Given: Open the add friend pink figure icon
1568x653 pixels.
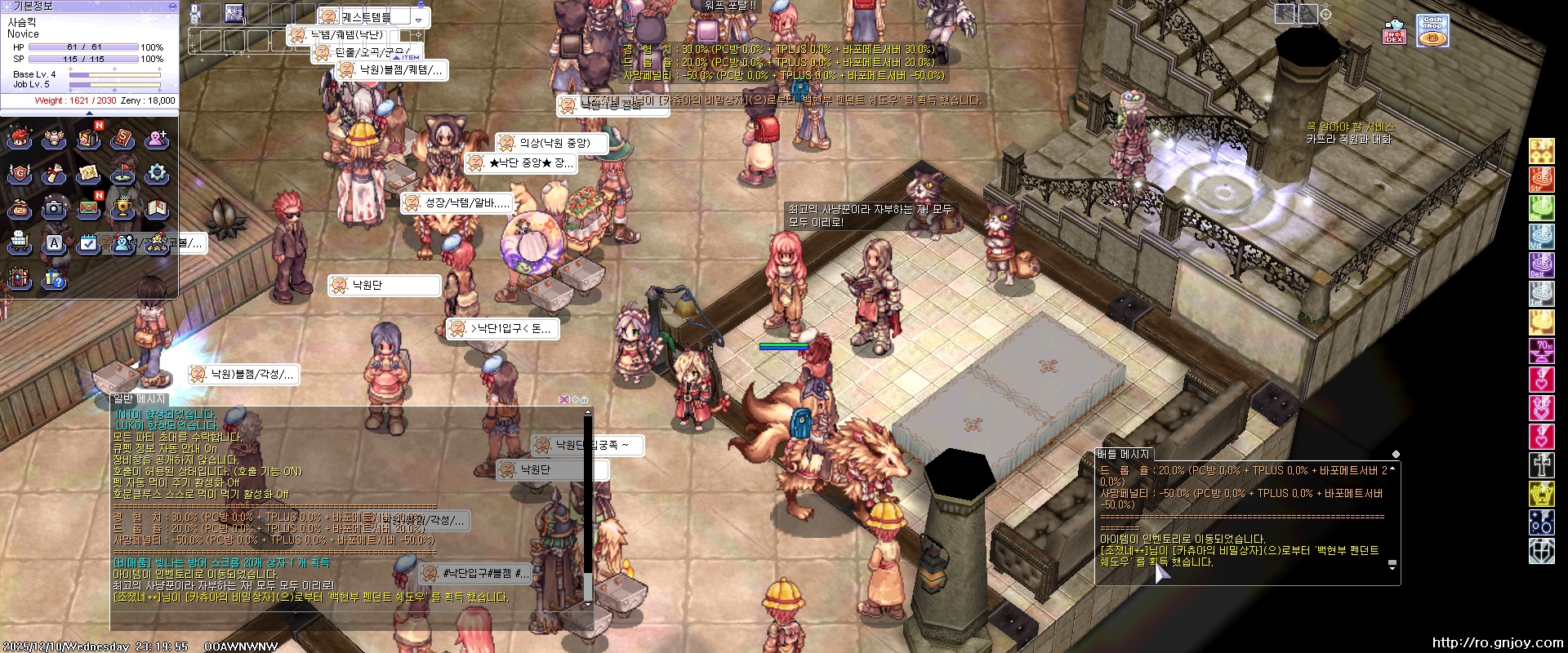Looking at the screenshot, I should click(x=157, y=140).
